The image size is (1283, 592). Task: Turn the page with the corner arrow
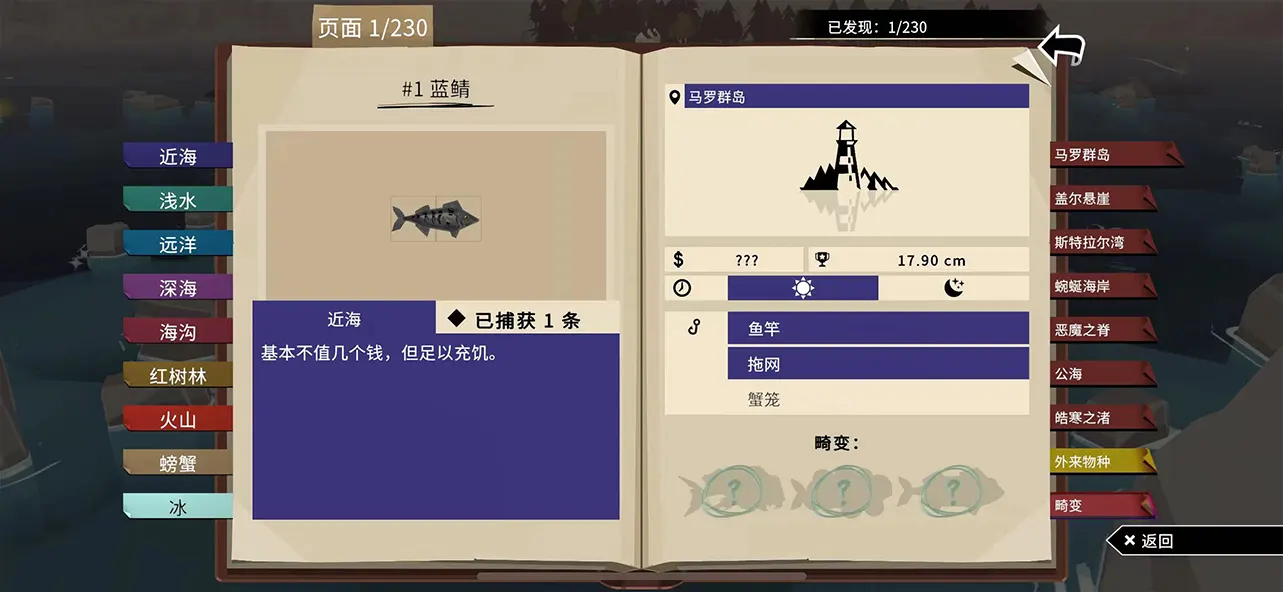point(1061,46)
